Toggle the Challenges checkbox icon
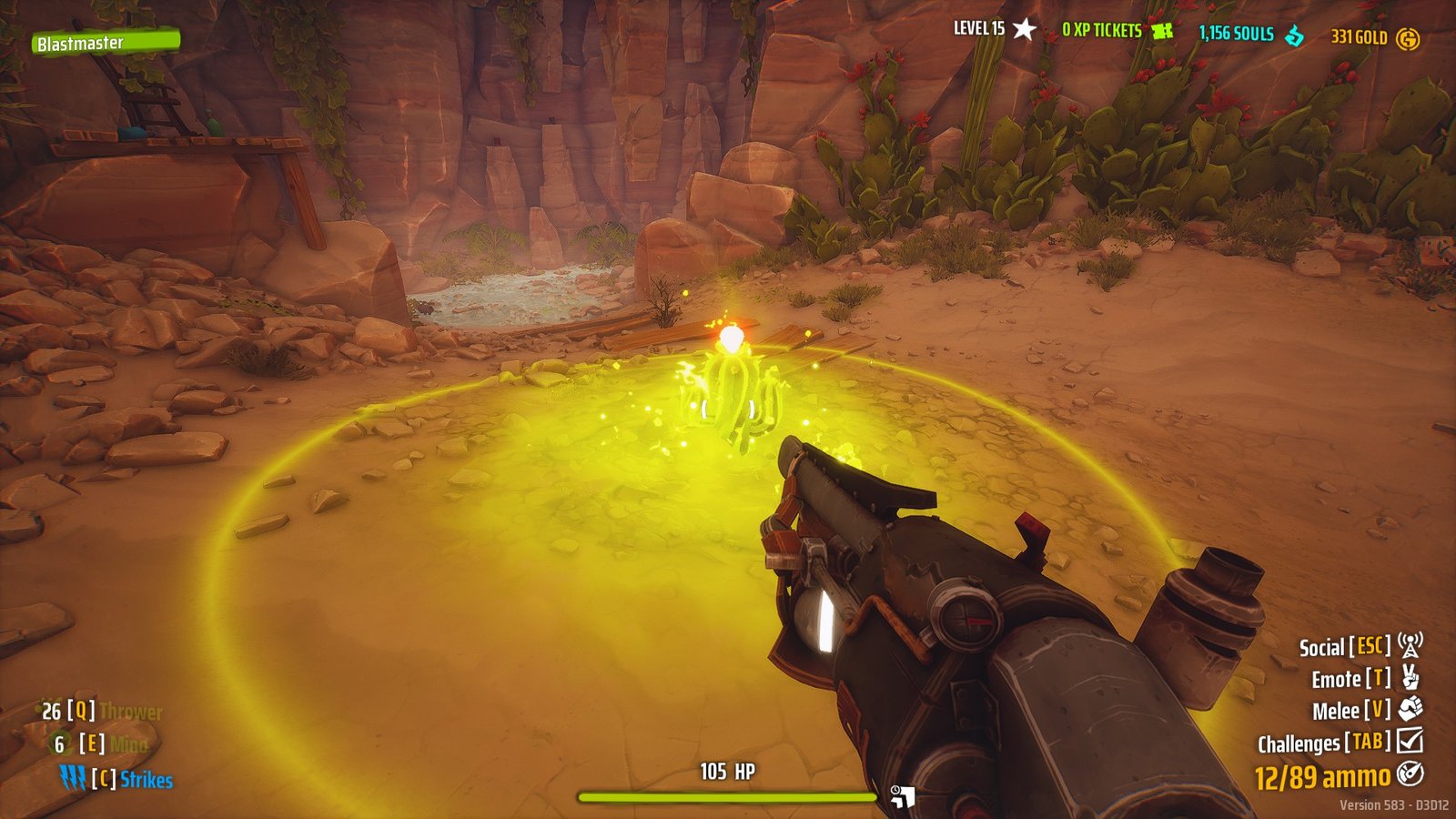Screen dimensions: 1456x819 (1409, 741)
